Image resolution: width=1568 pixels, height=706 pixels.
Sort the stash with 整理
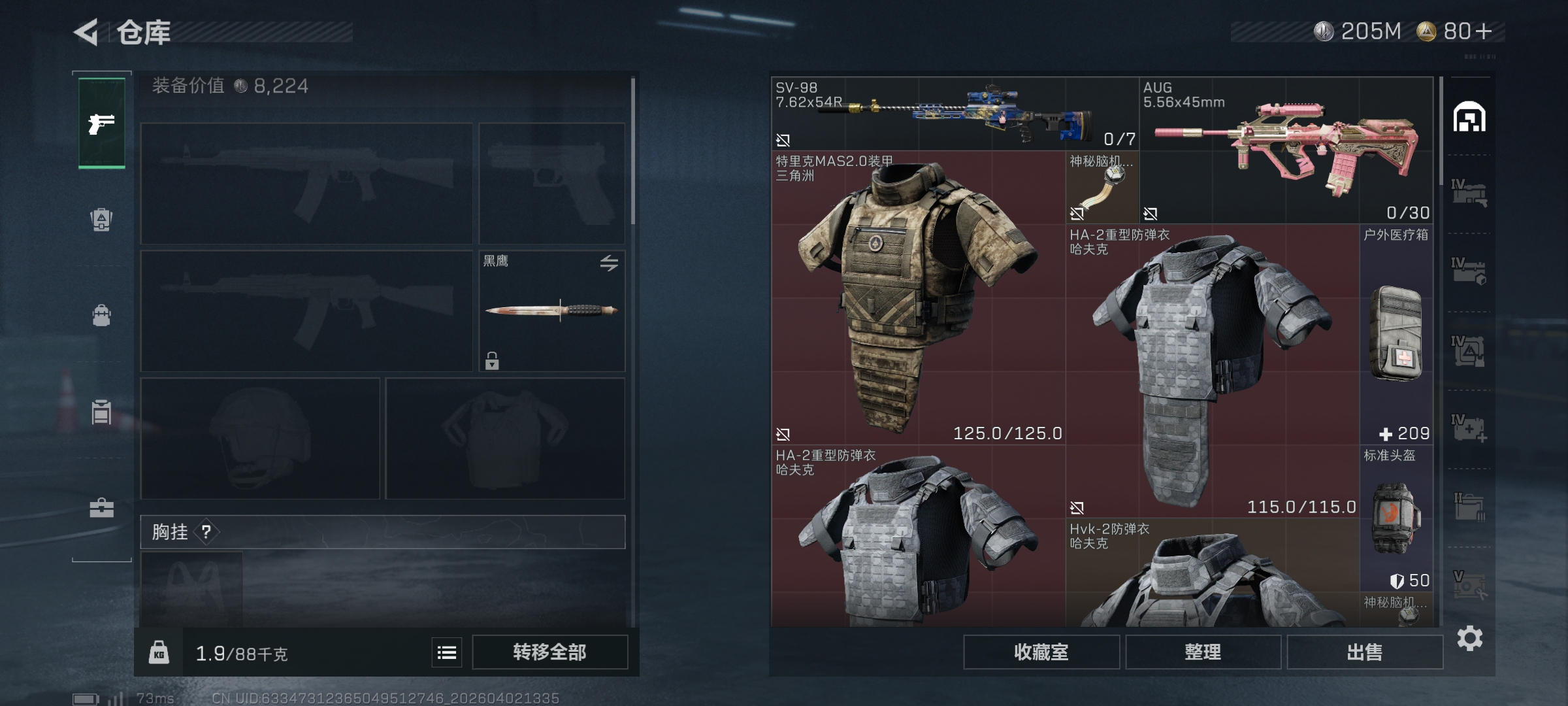coord(1203,652)
